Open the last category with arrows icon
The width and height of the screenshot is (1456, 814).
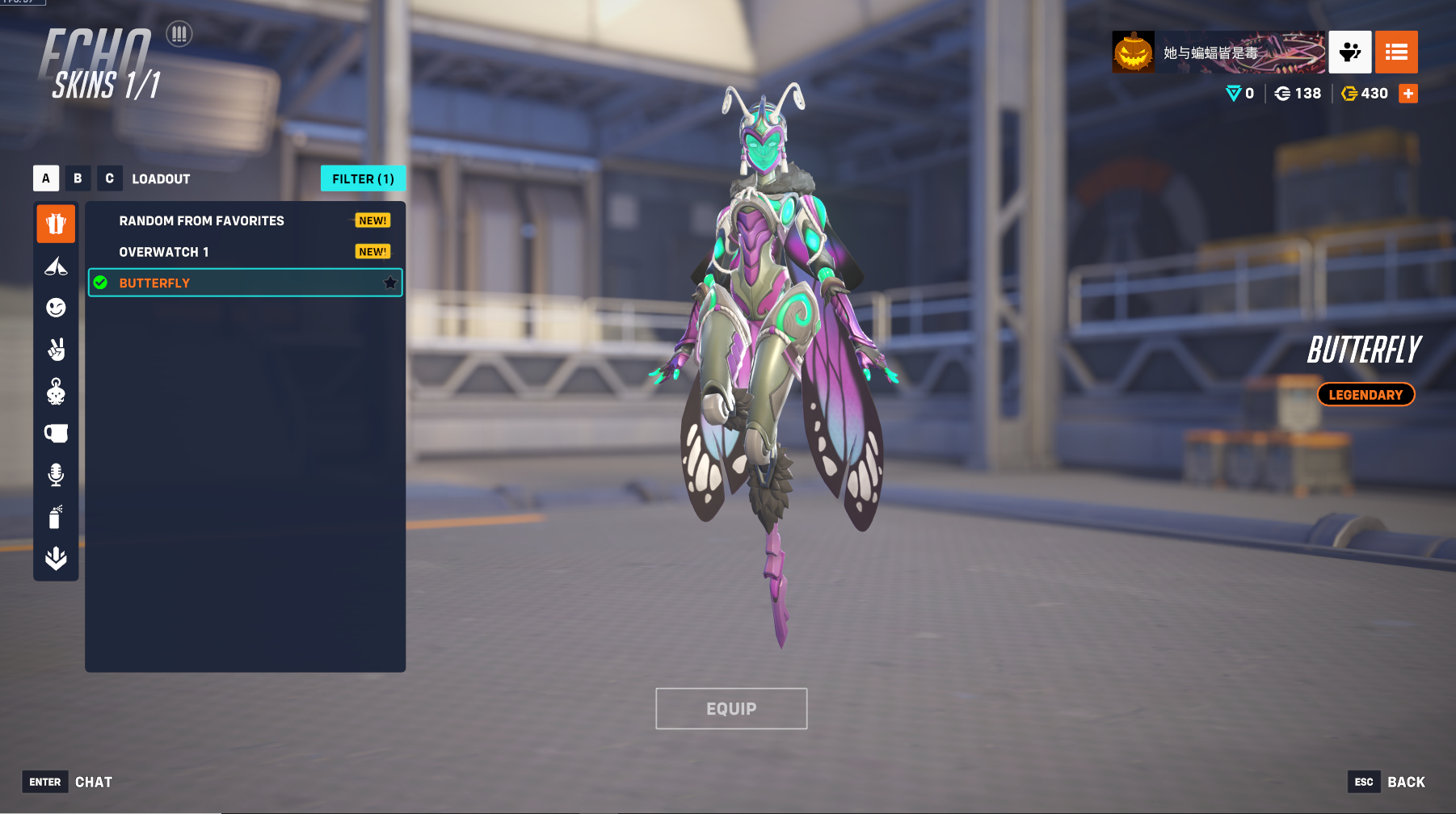[56, 558]
